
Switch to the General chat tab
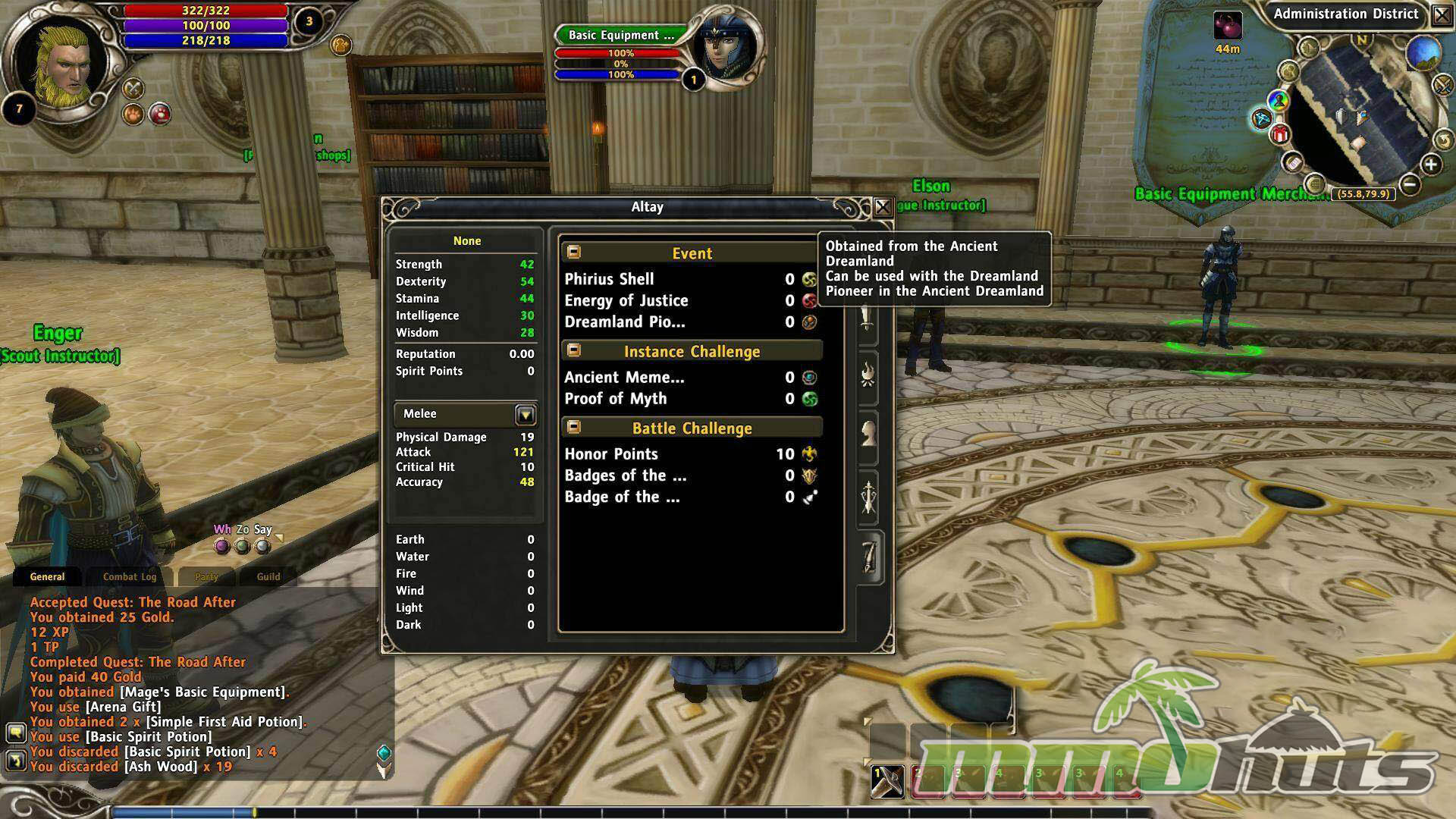coord(47,576)
